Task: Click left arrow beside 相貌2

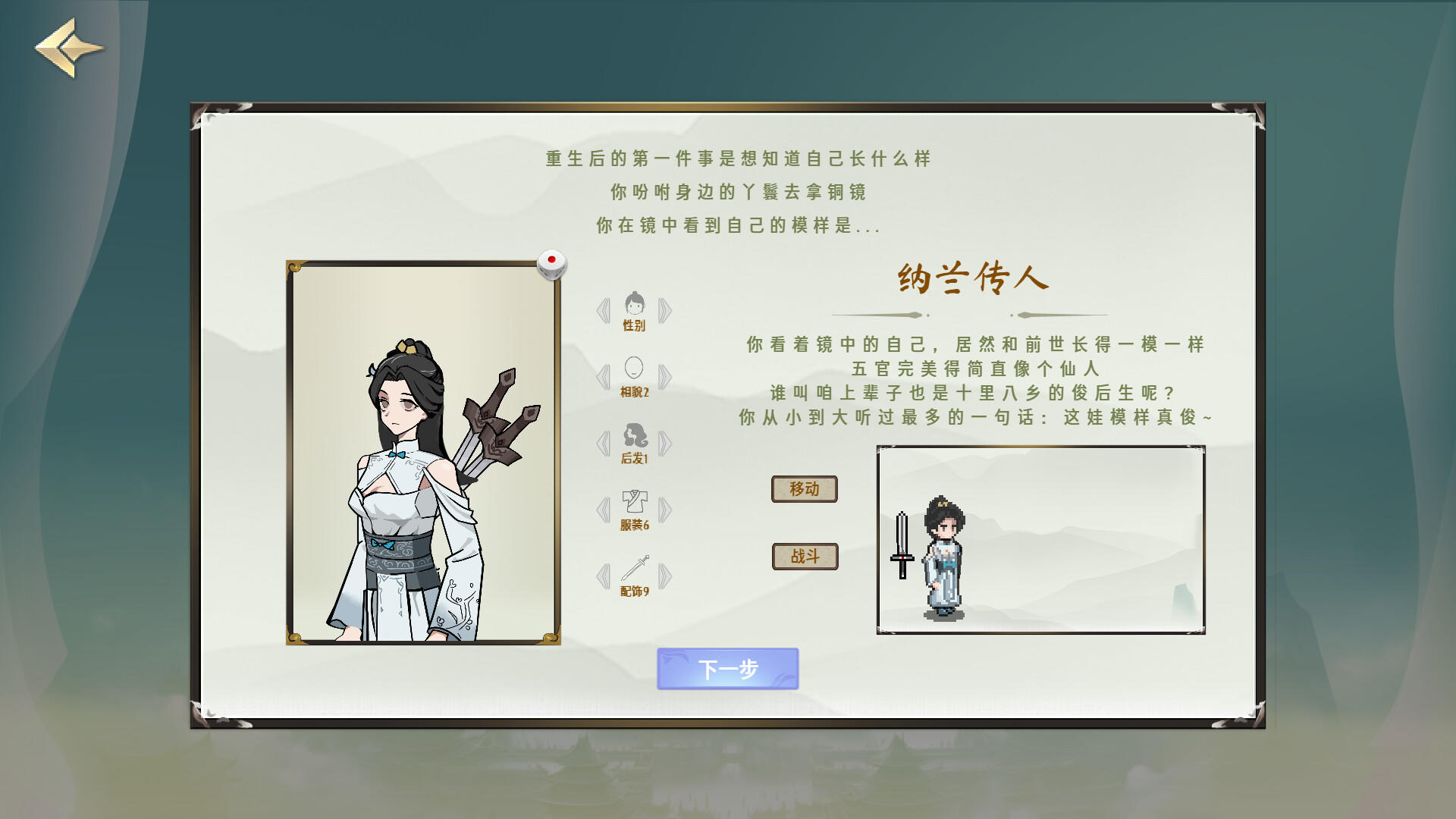Action: [604, 377]
